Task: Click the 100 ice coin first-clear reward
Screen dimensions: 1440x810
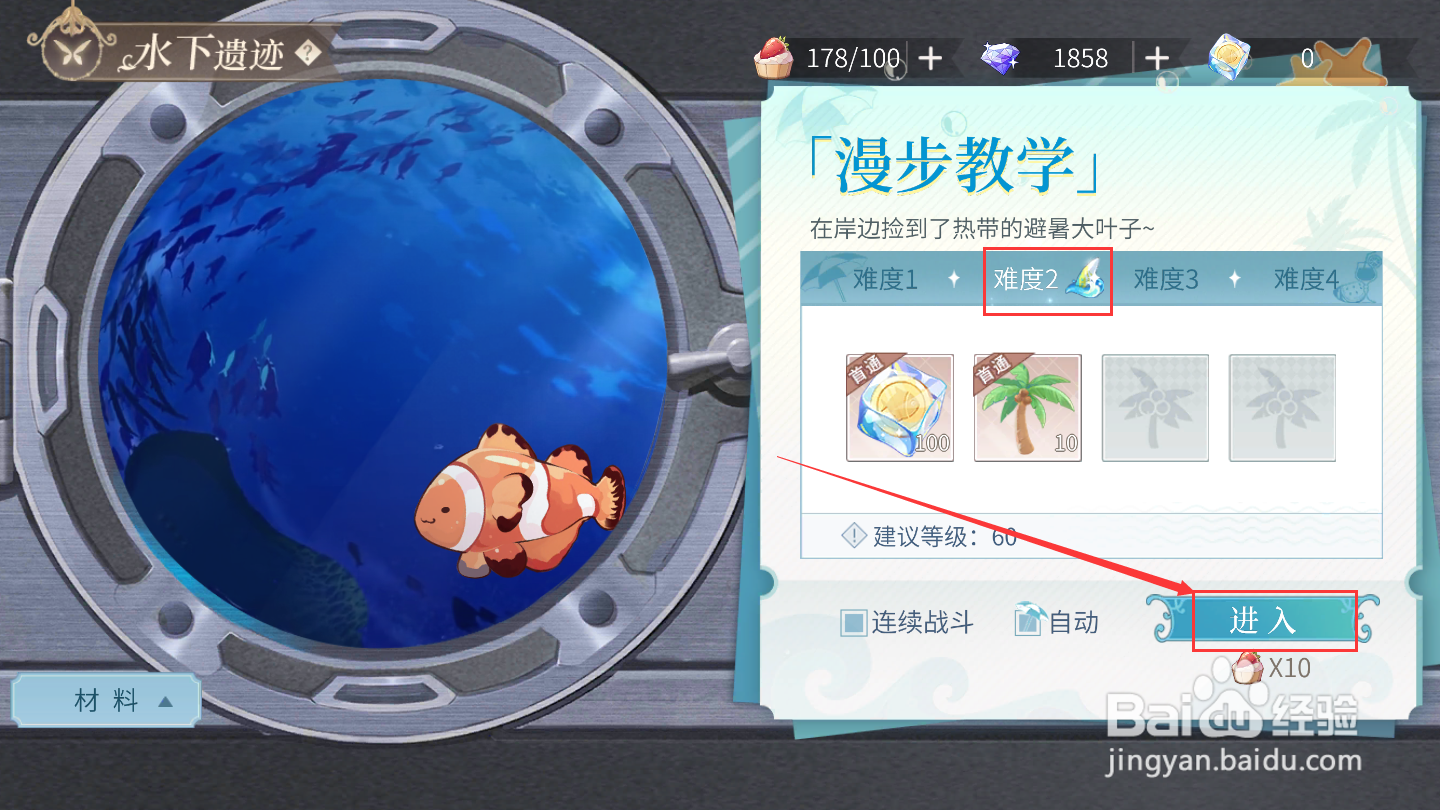Action: coord(899,407)
